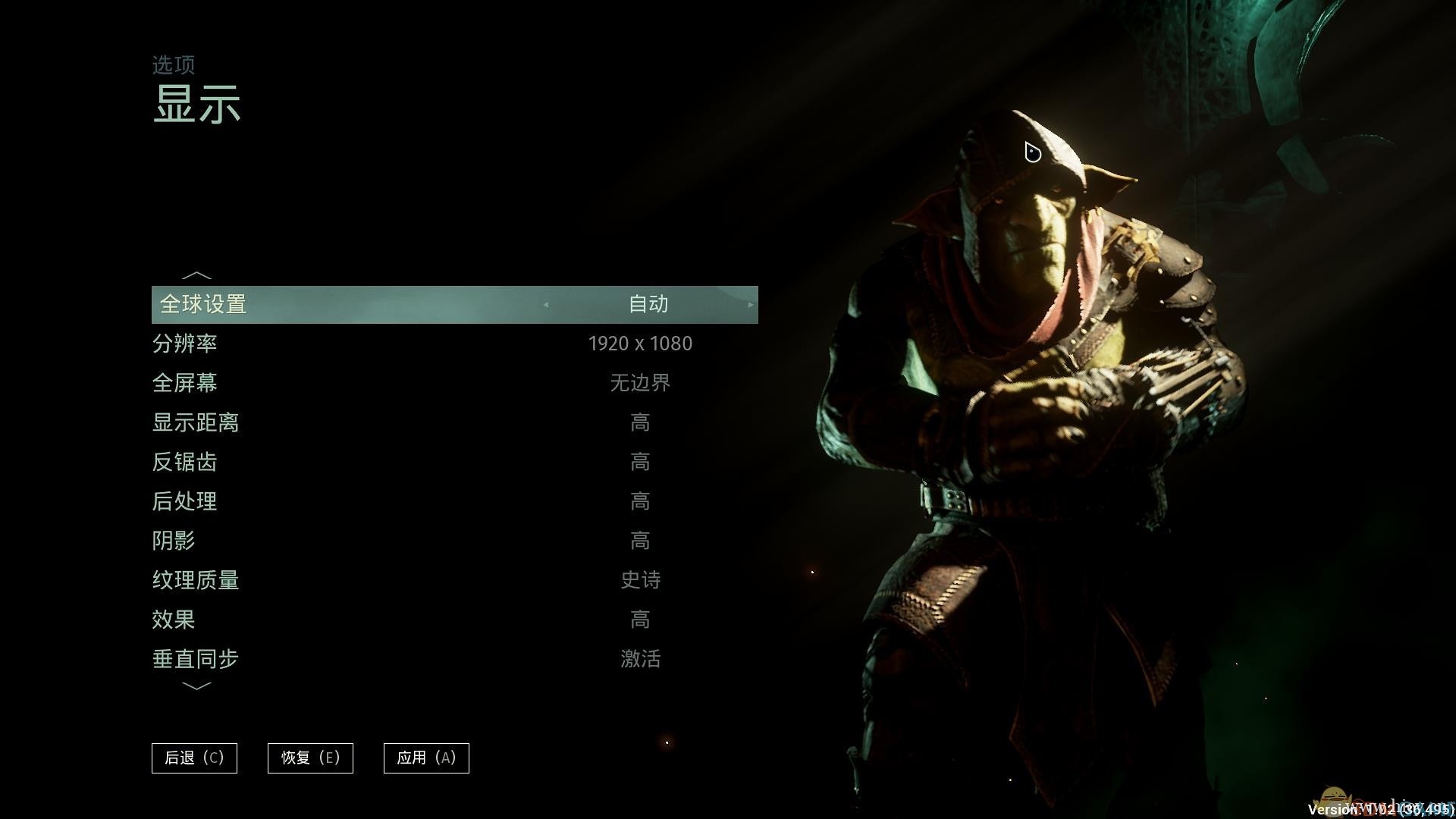This screenshot has height=819, width=1456.
Task: Click the left arrow beside 自动
Action: pos(546,305)
